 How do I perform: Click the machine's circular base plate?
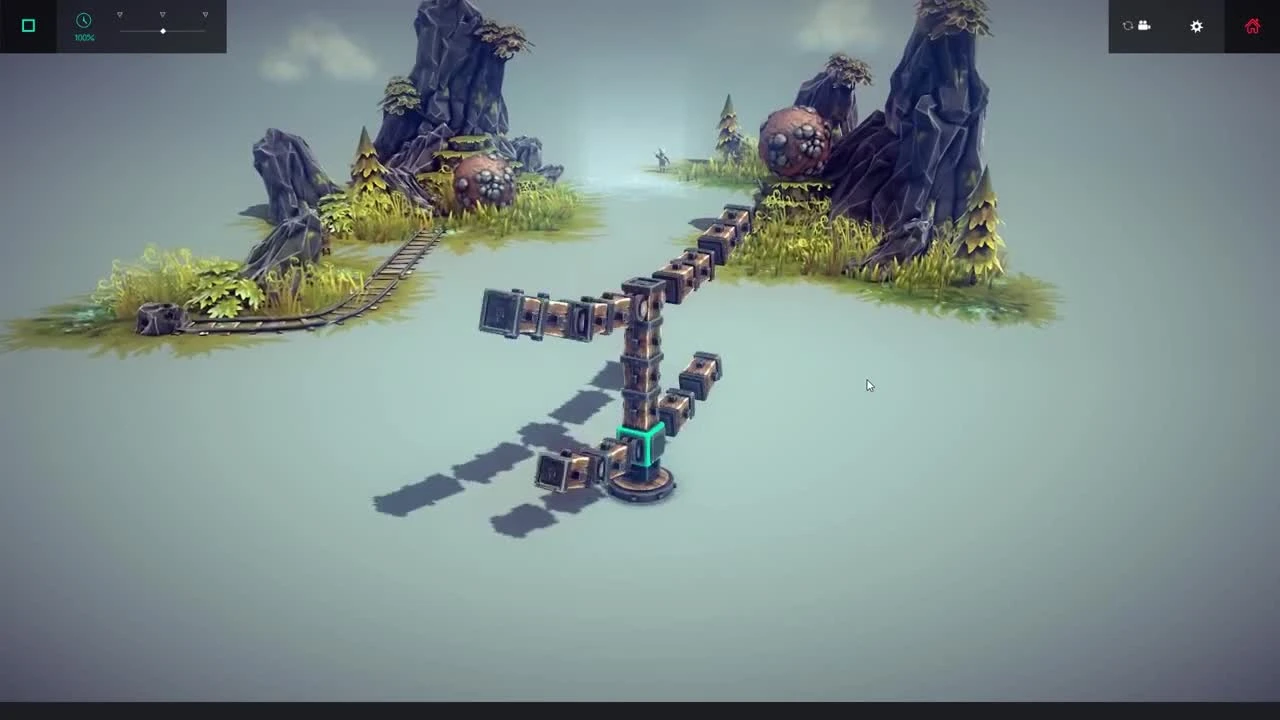[641, 487]
